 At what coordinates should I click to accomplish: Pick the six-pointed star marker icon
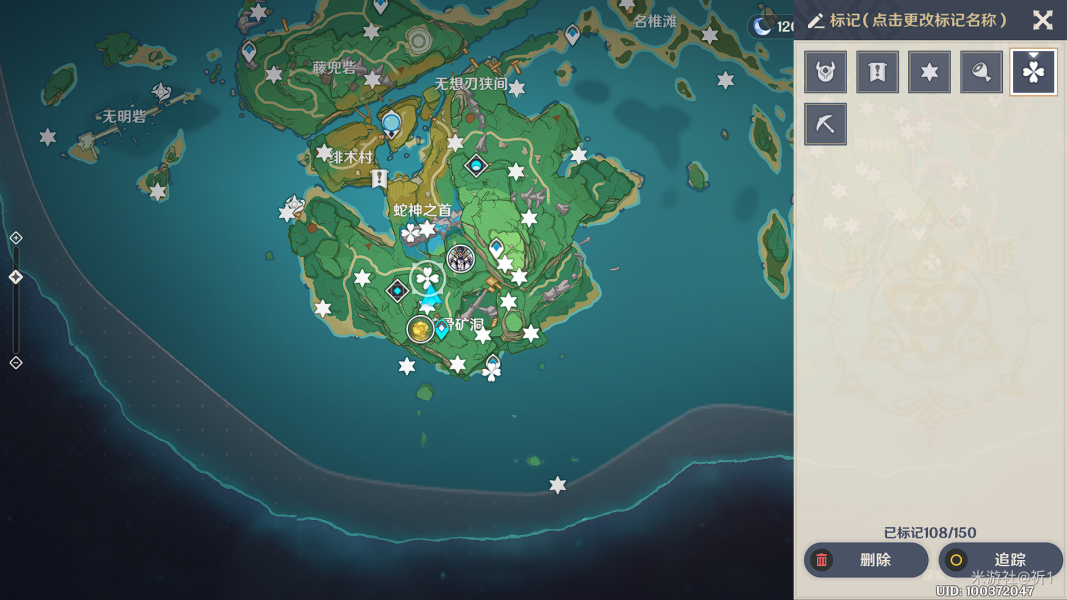(x=929, y=72)
